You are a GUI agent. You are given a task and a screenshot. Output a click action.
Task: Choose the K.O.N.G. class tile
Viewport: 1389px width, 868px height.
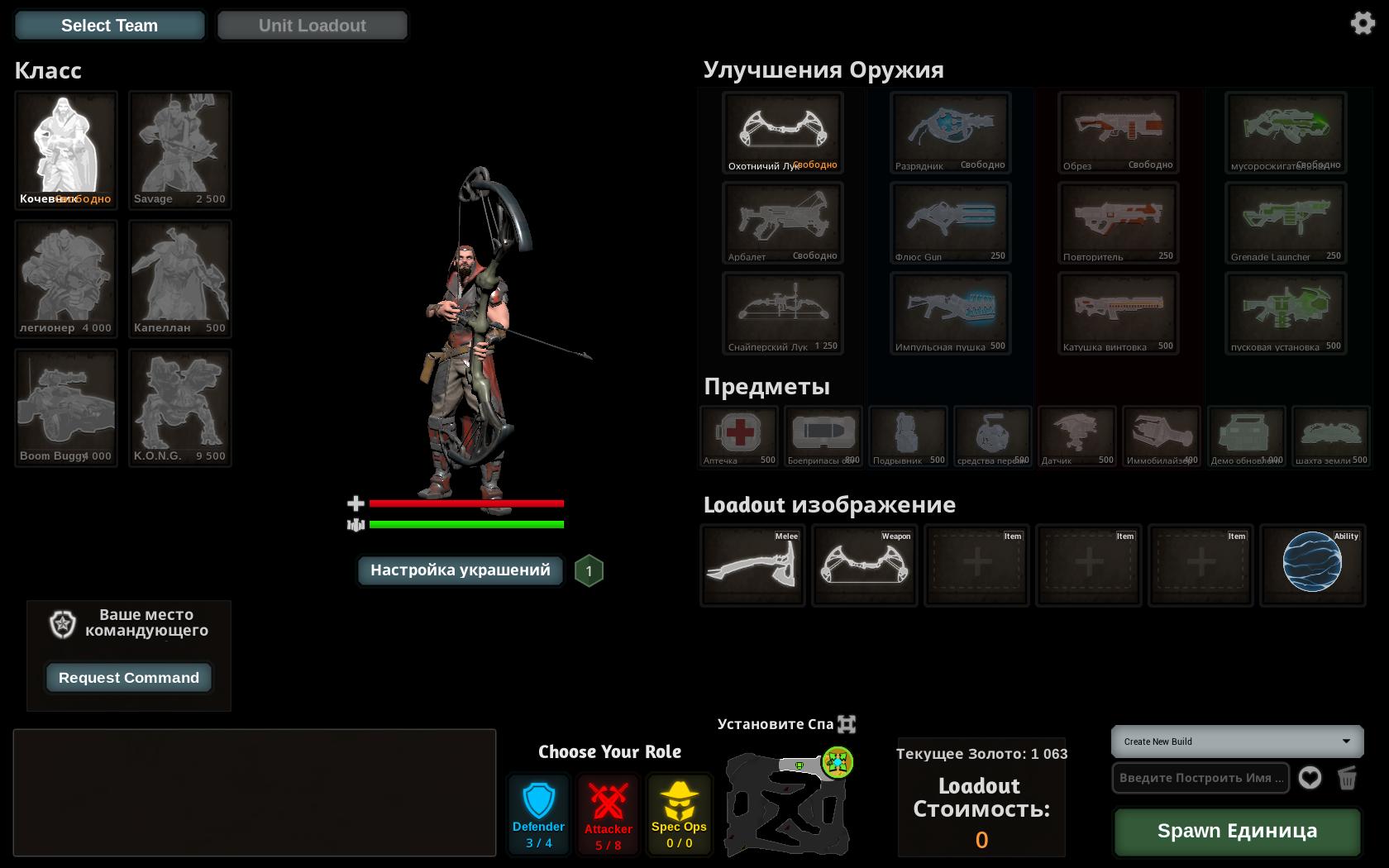pos(179,407)
